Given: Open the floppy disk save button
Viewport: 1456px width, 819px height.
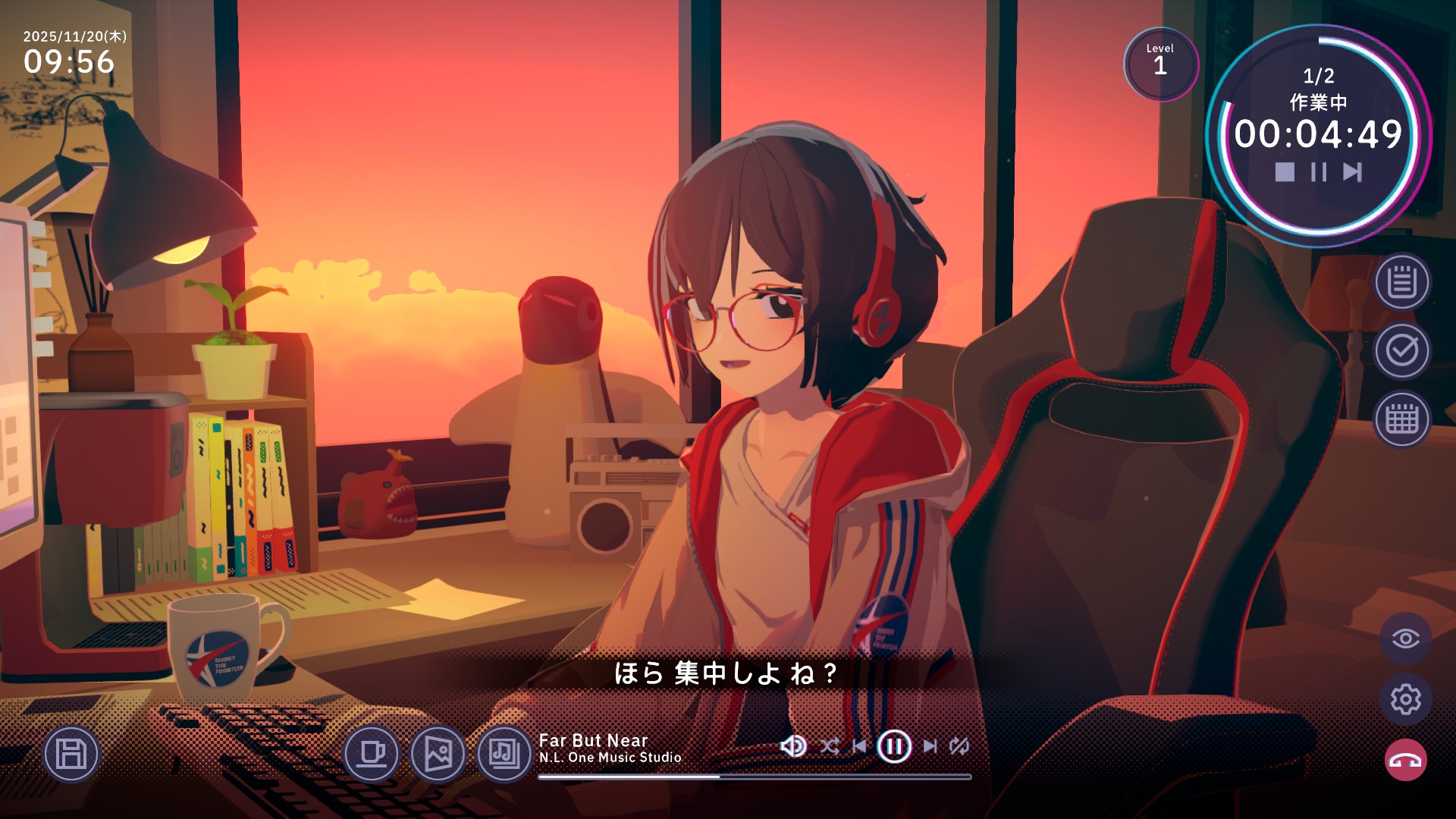Looking at the screenshot, I should click(x=71, y=754).
